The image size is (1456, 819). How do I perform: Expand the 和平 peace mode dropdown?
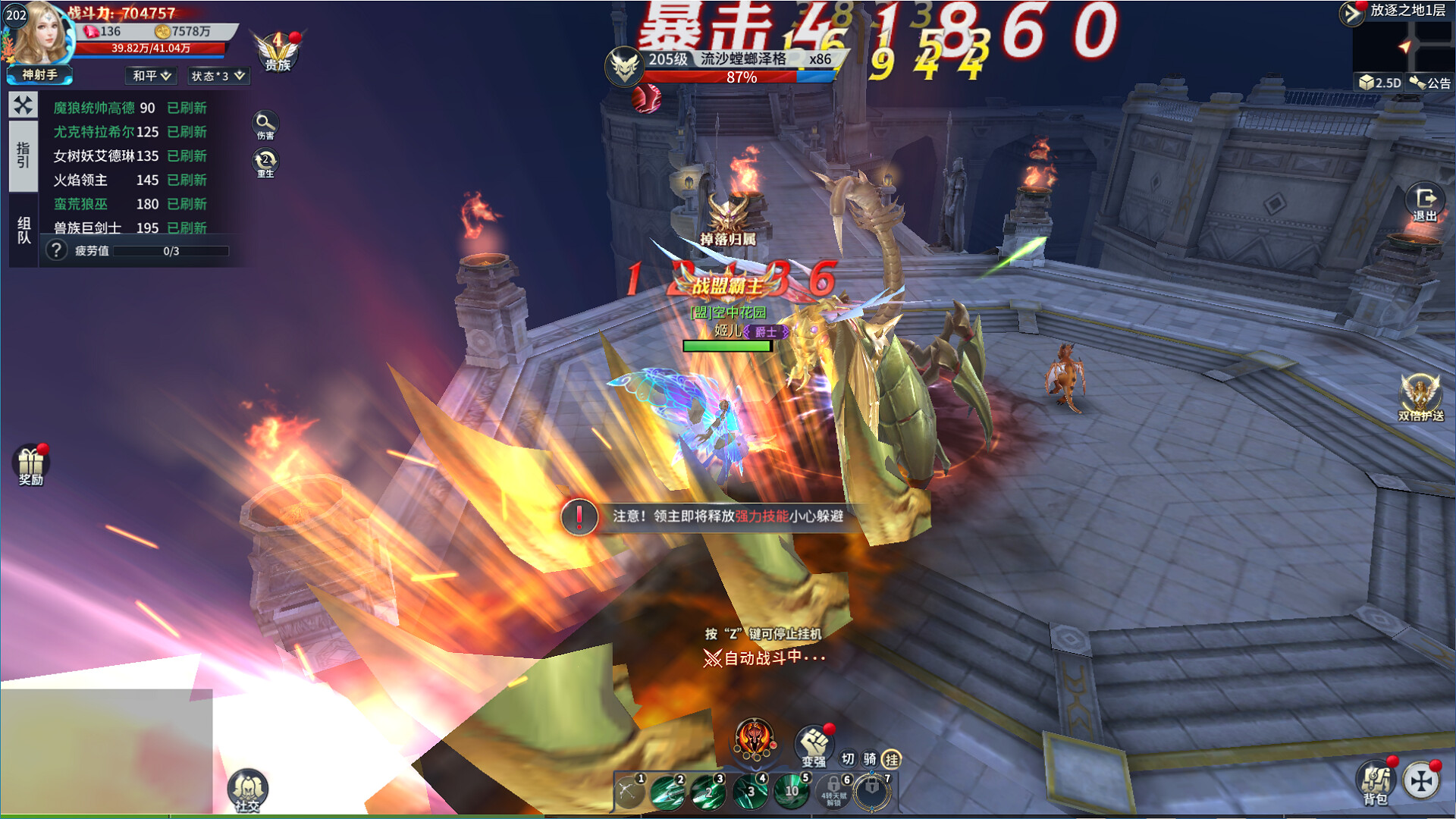tap(149, 76)
